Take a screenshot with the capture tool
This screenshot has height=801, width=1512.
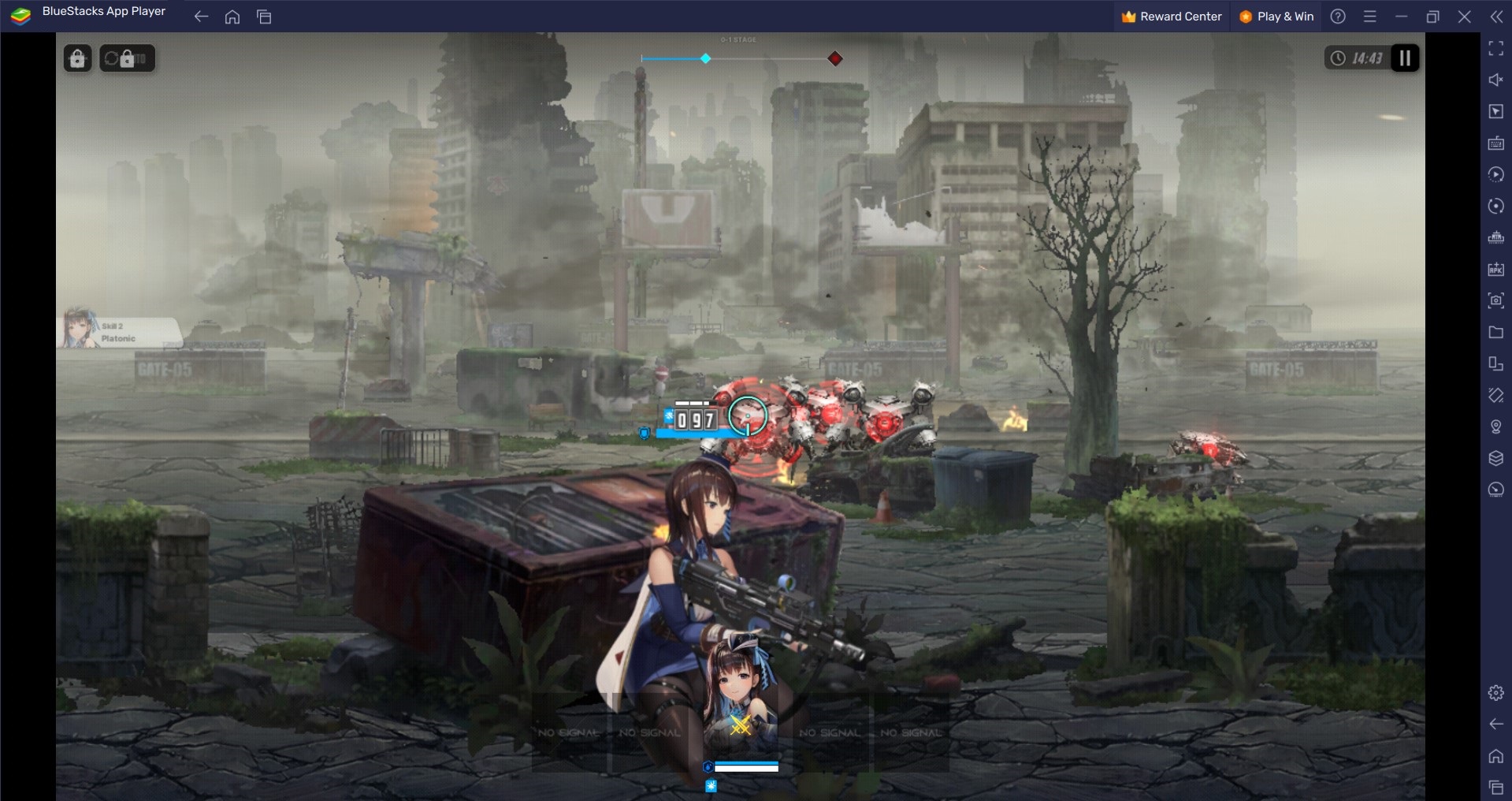(1495, 300)
